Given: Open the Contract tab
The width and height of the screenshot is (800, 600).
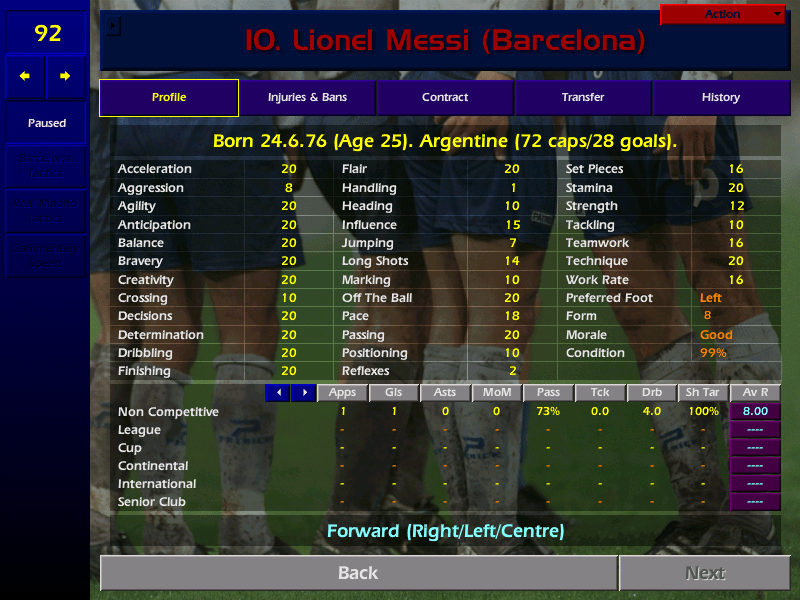Looking at the screenshot, I should (445, 98).
